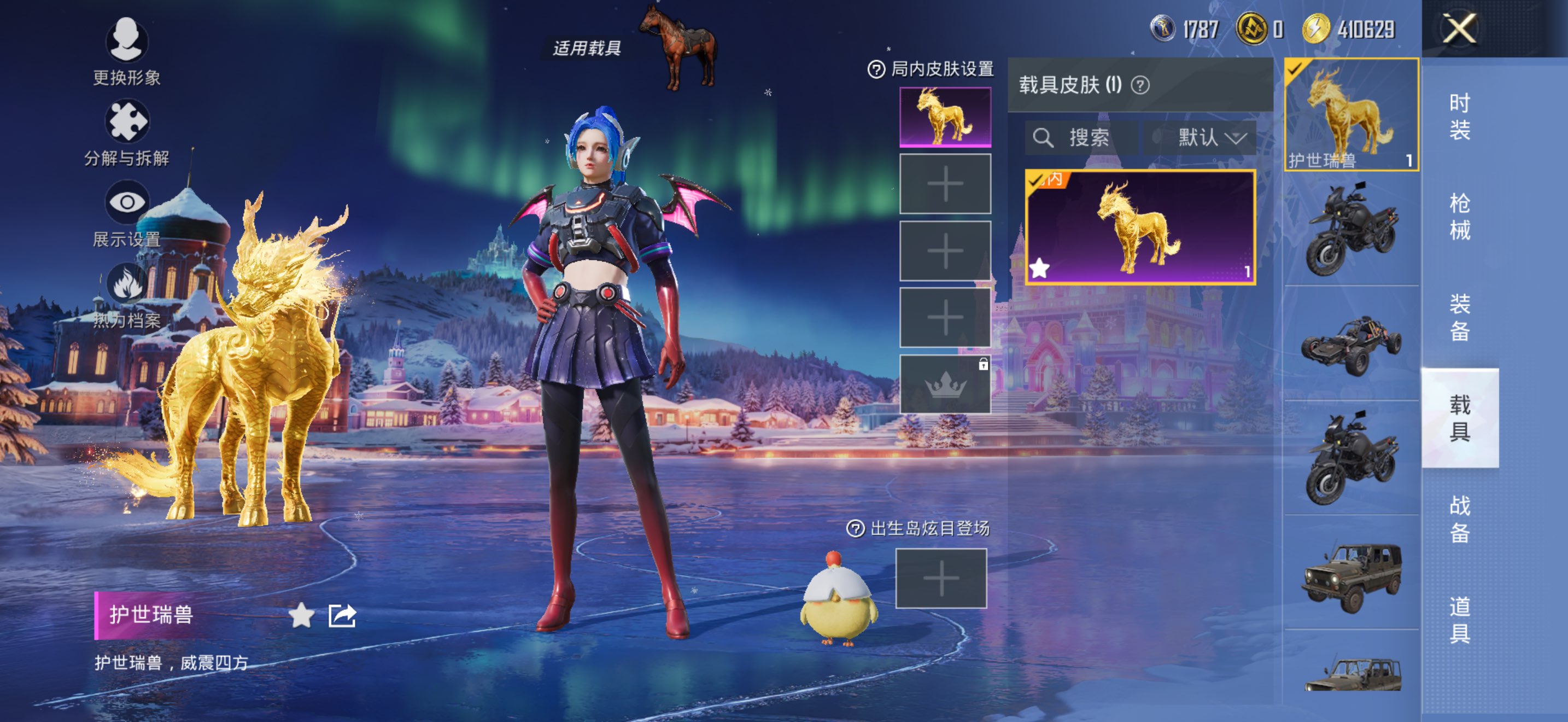Open 更换形象 character change
Viewport: 1568px width, 722px height.
point(127,50)
